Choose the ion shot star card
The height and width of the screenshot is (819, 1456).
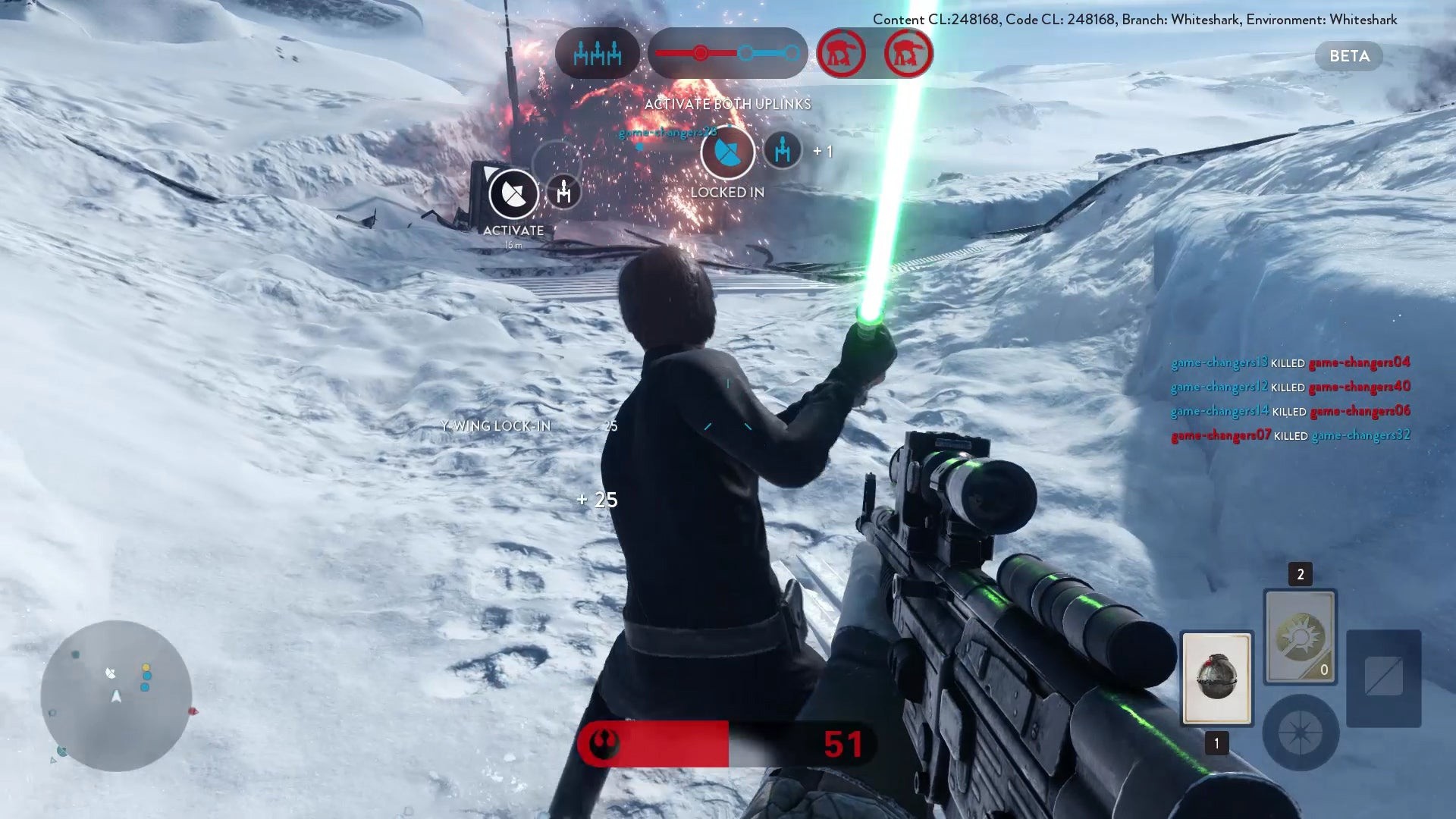(1300, 636)
